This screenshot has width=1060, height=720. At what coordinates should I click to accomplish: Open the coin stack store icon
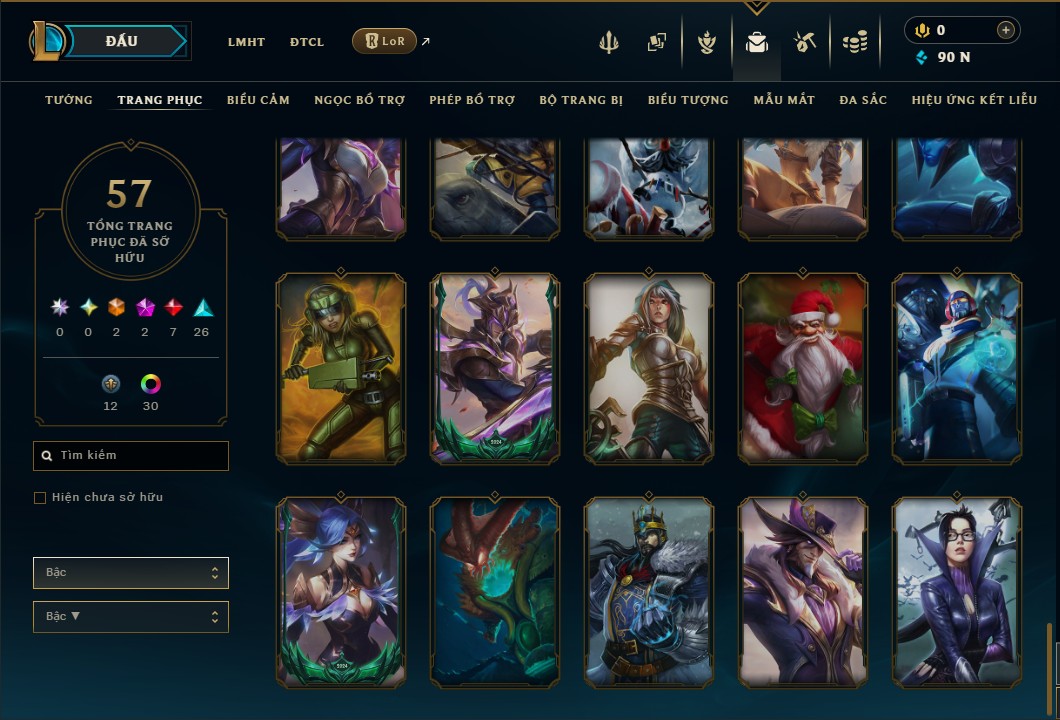(x=854, y=42)
